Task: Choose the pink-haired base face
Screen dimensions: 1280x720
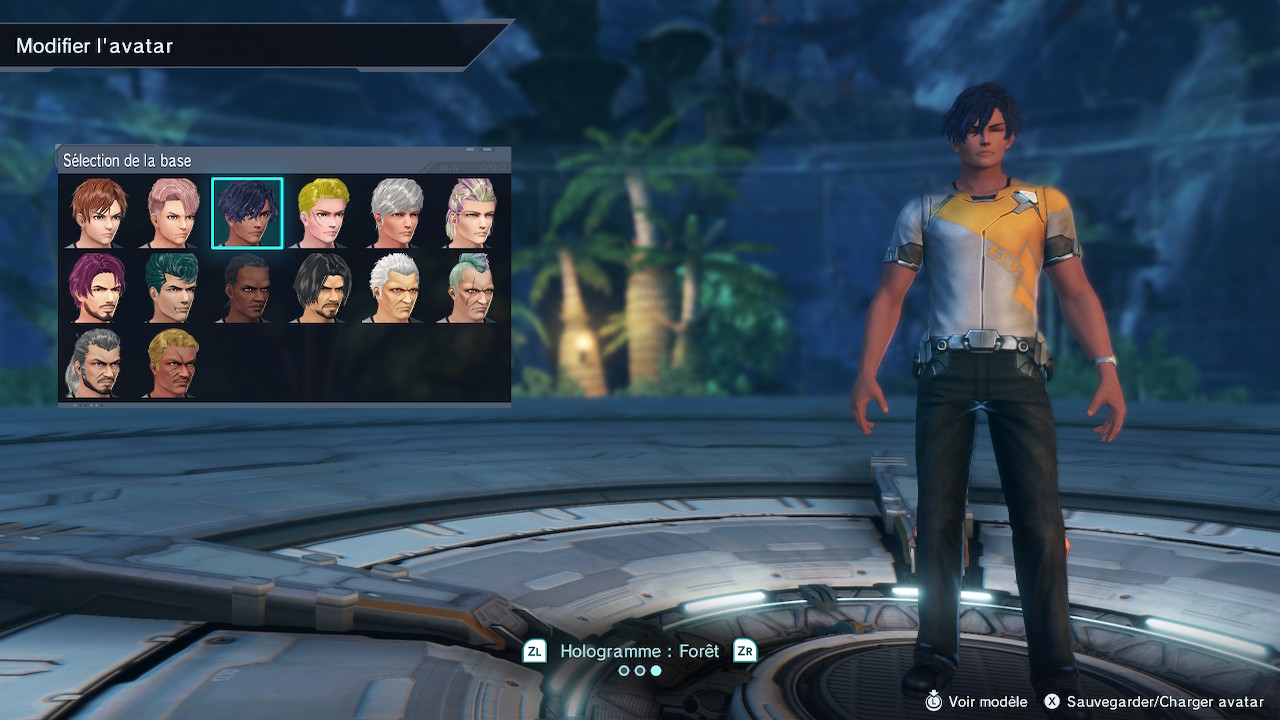Action: 172,213
